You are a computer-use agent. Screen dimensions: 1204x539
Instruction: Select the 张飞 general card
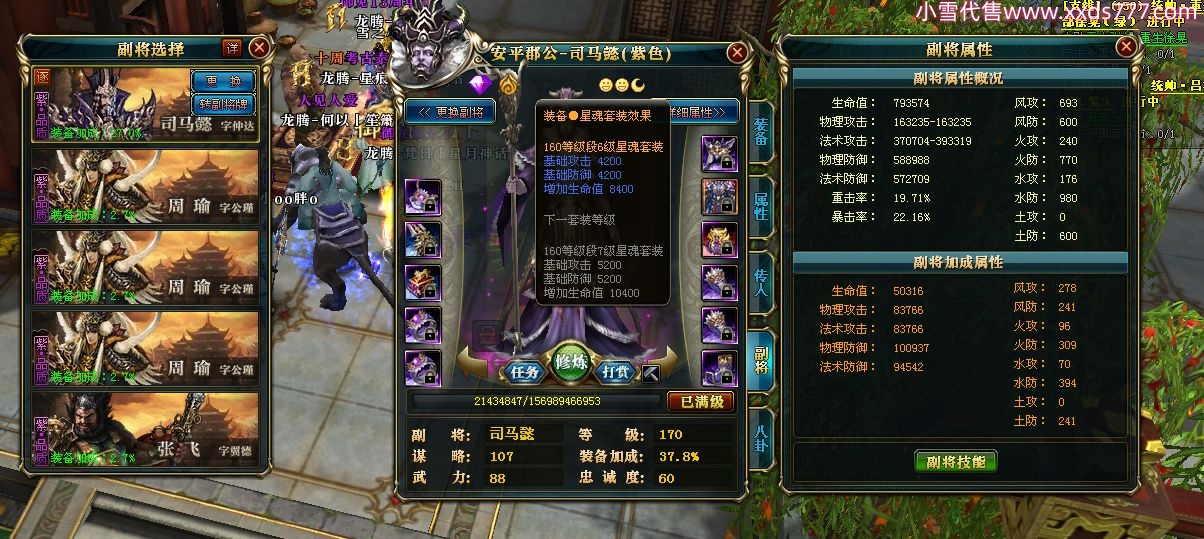tap(146, 430)
